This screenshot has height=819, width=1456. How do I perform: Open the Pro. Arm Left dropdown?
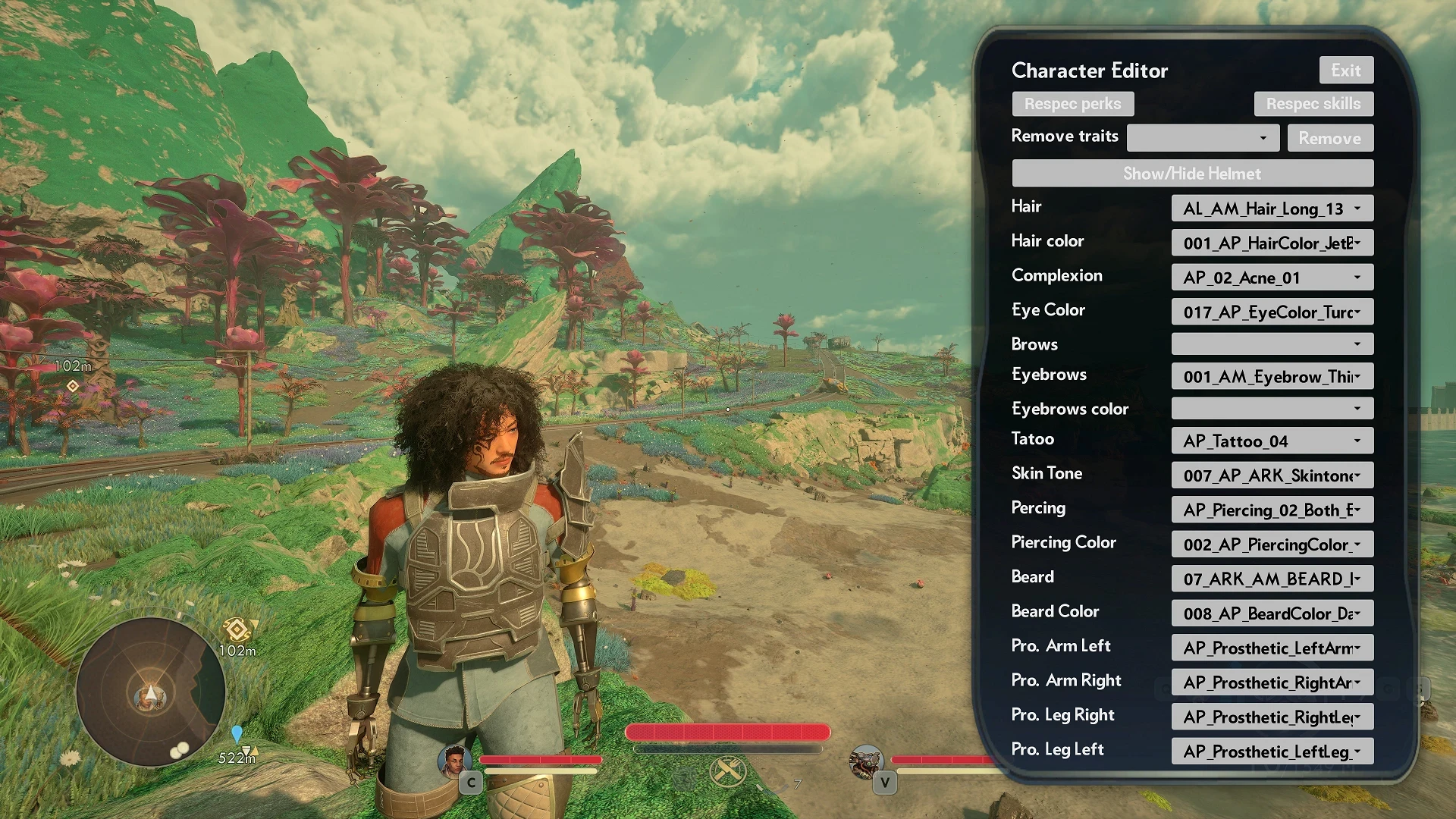[x=1272, y=648]
